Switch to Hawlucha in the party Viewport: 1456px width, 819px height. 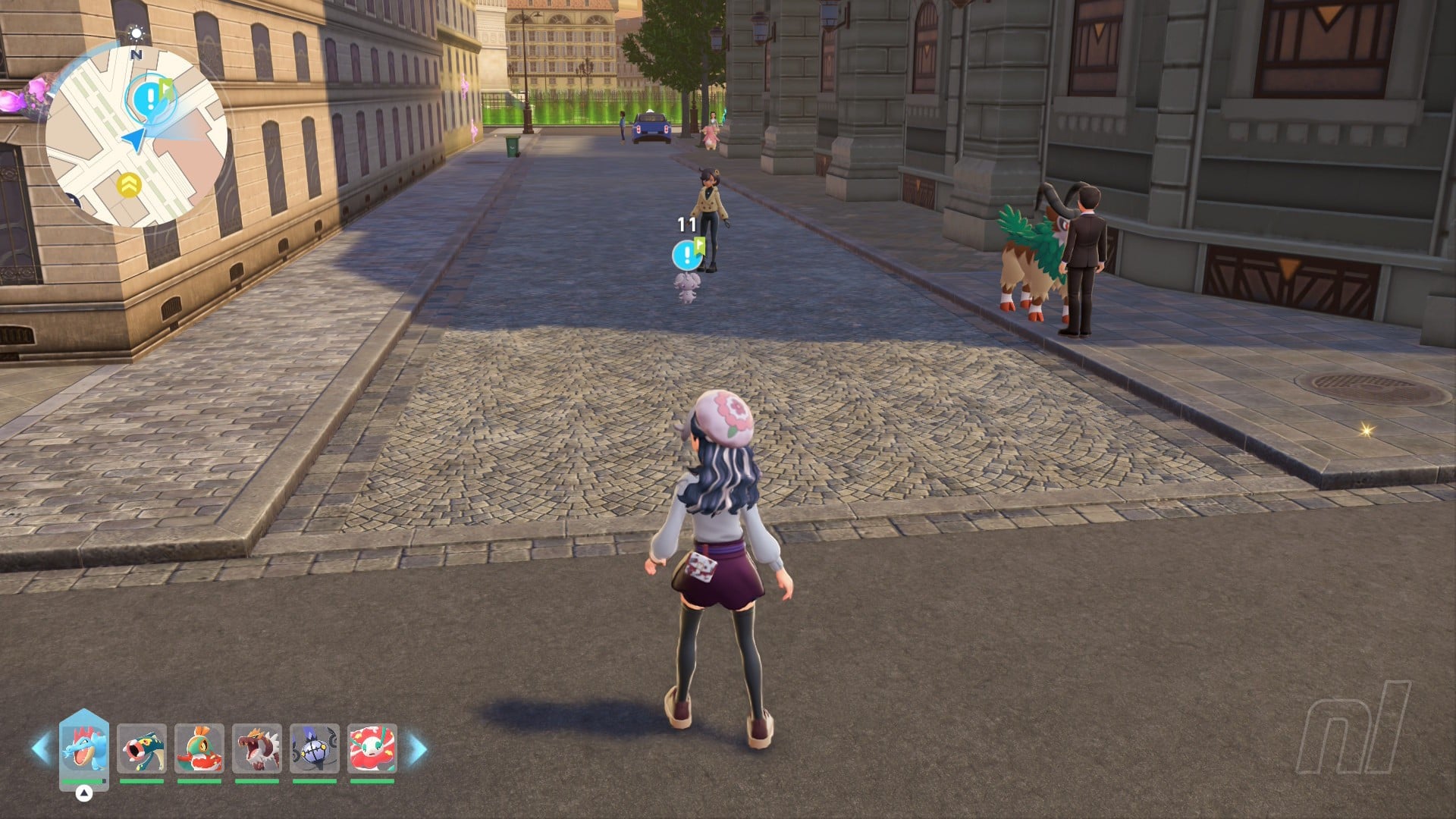coord(199,748)
